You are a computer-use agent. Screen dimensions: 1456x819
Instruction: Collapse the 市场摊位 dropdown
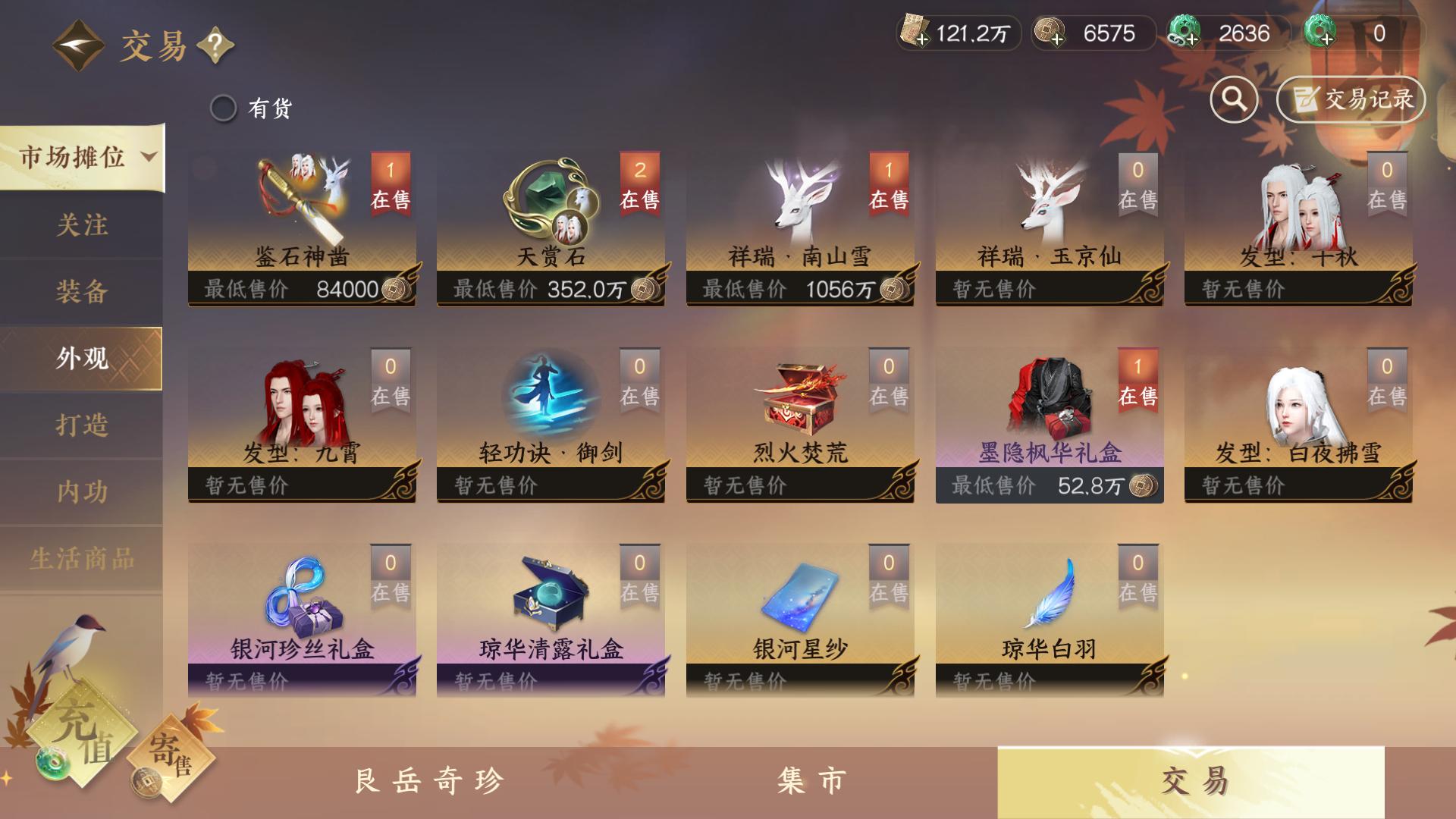83,155
